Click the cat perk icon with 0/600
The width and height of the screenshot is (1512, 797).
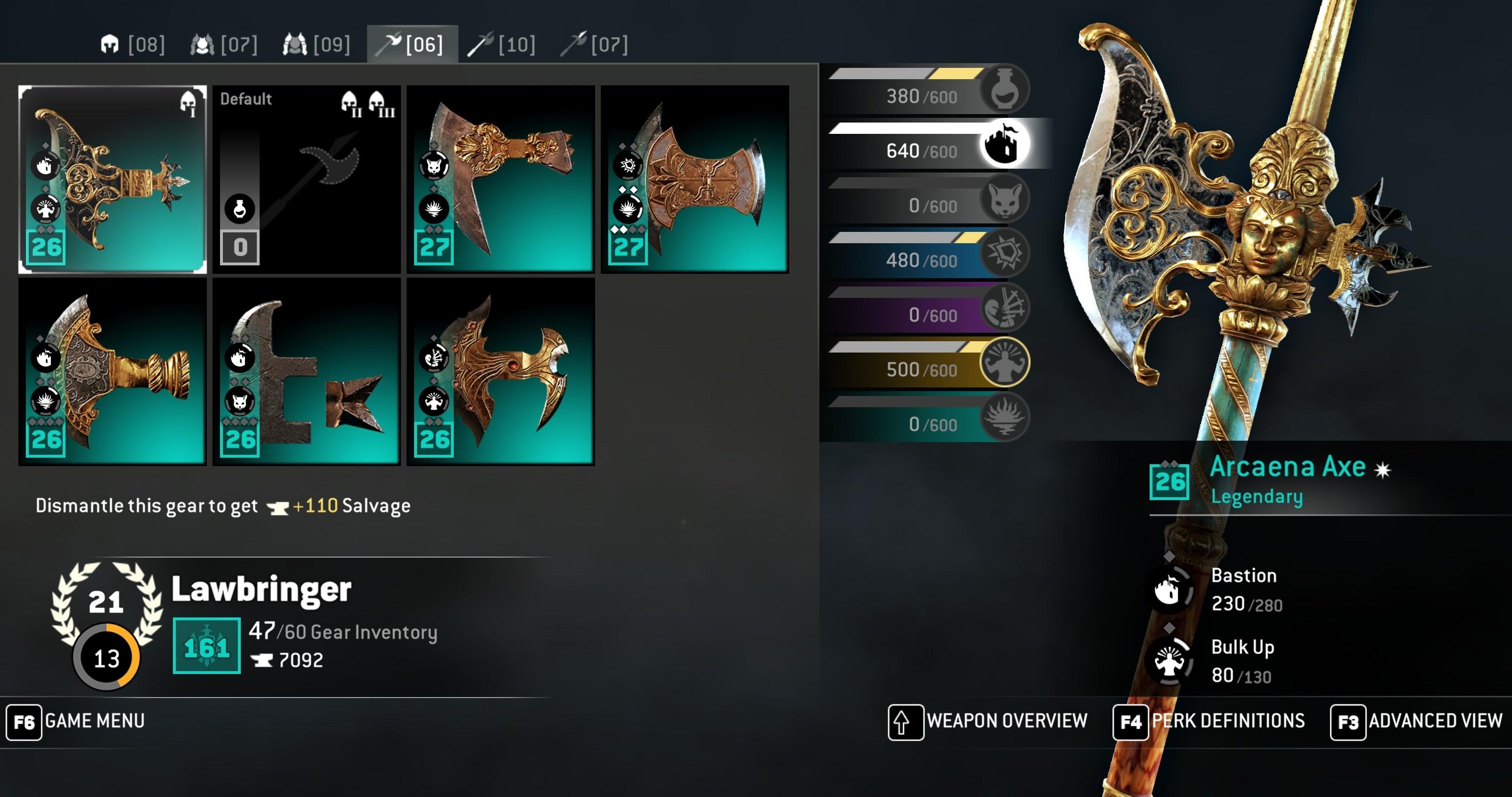[x=1005, y=200]
